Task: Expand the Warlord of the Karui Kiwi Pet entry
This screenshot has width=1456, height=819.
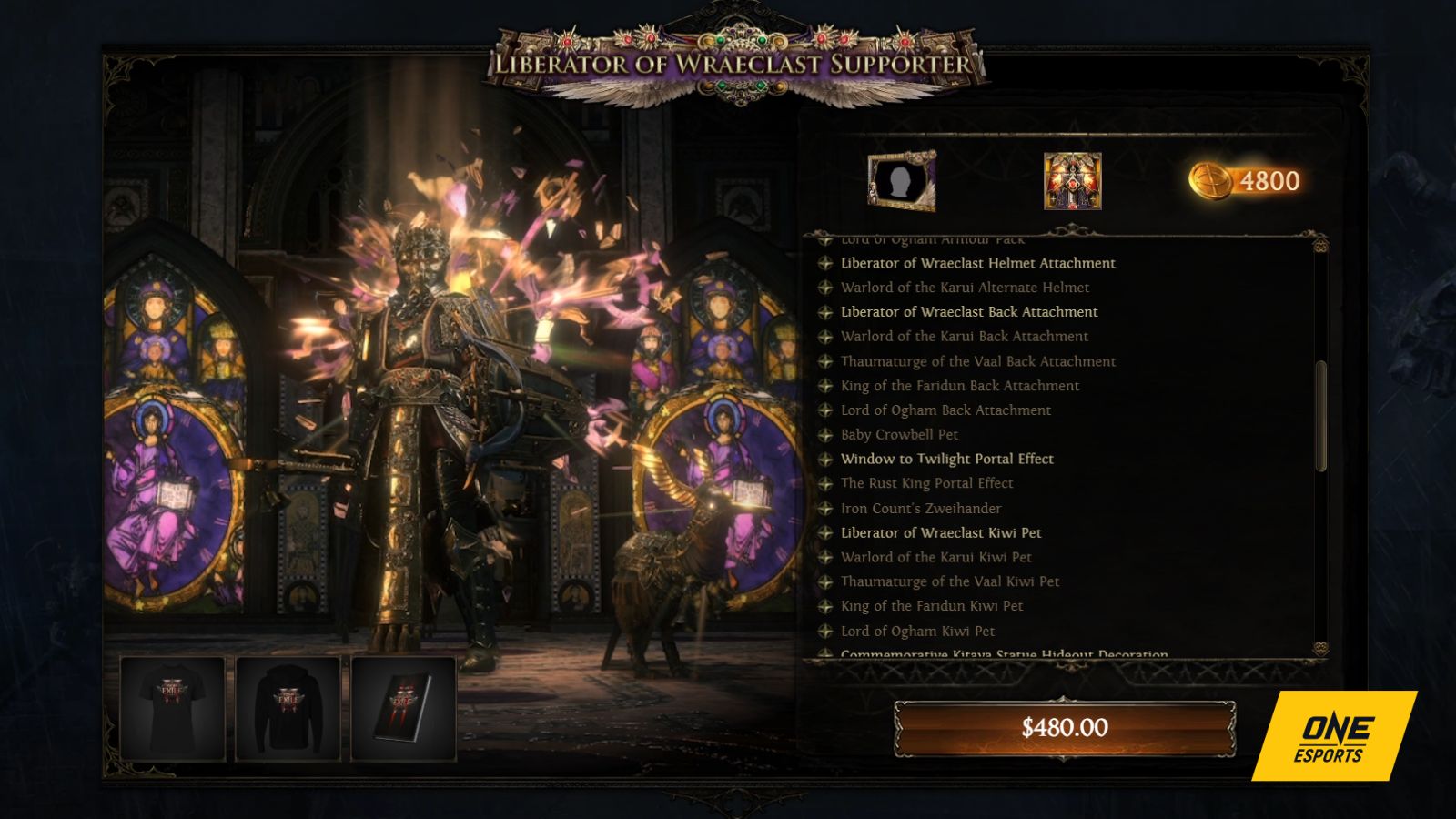Action: coord(937,557)
